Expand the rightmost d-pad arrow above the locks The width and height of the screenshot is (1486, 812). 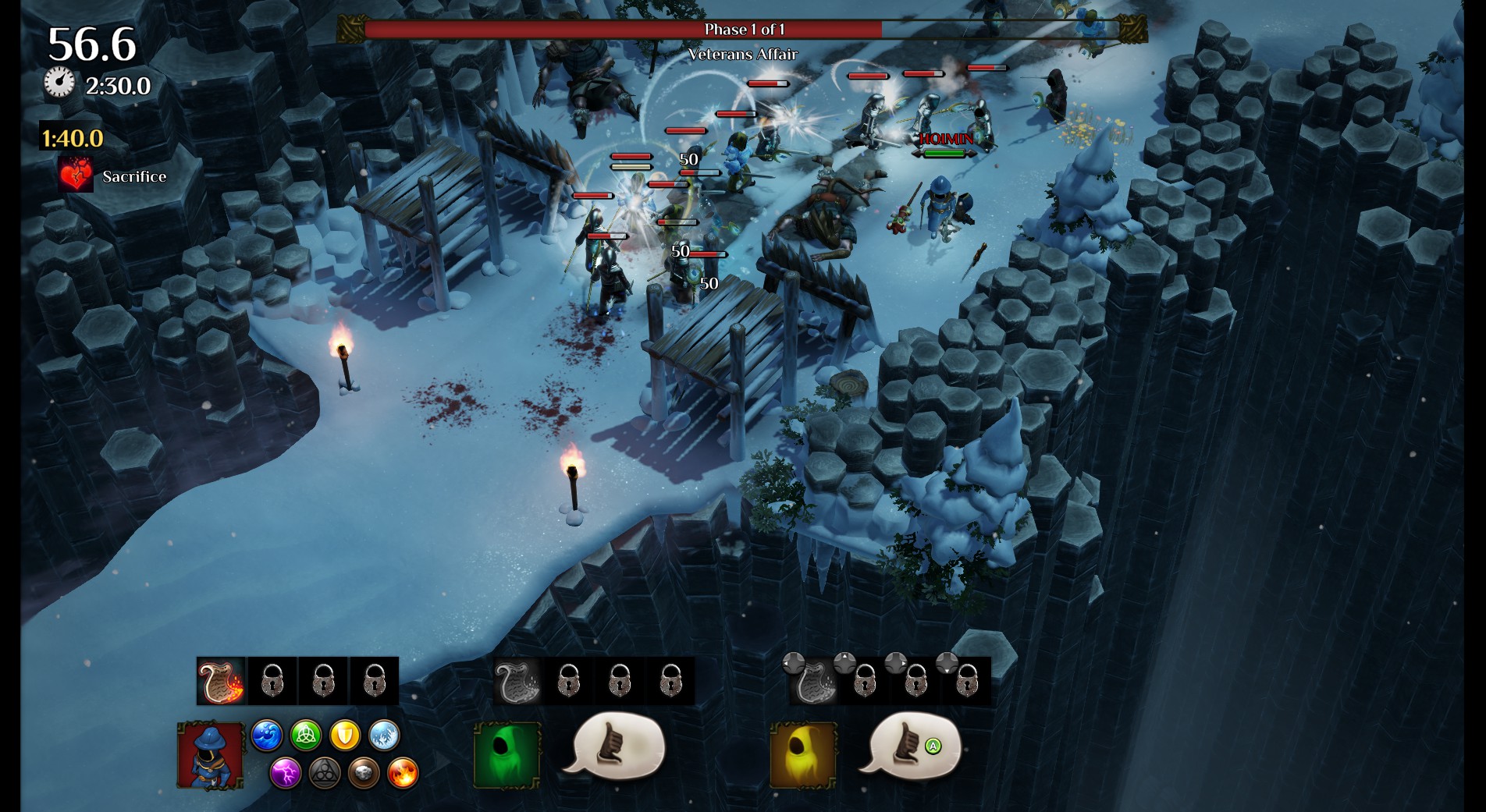point(947,664)
